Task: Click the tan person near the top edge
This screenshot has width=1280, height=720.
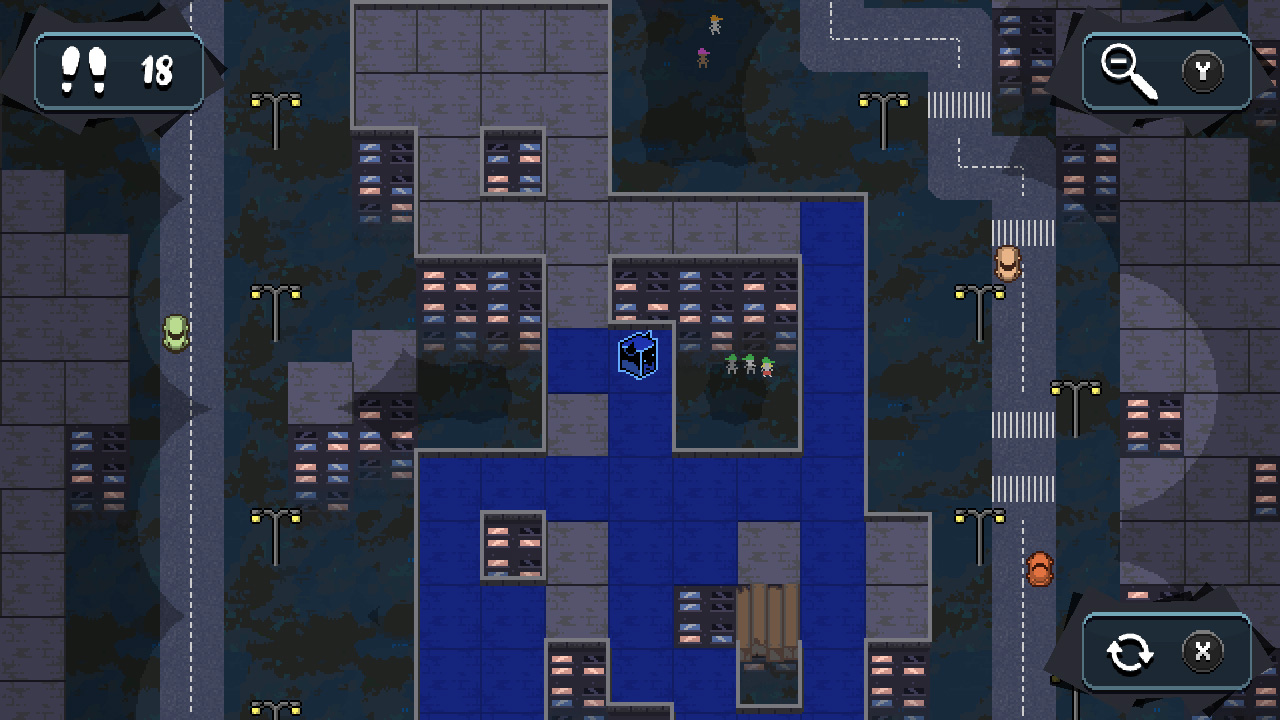Action: (x=715, y=22)
